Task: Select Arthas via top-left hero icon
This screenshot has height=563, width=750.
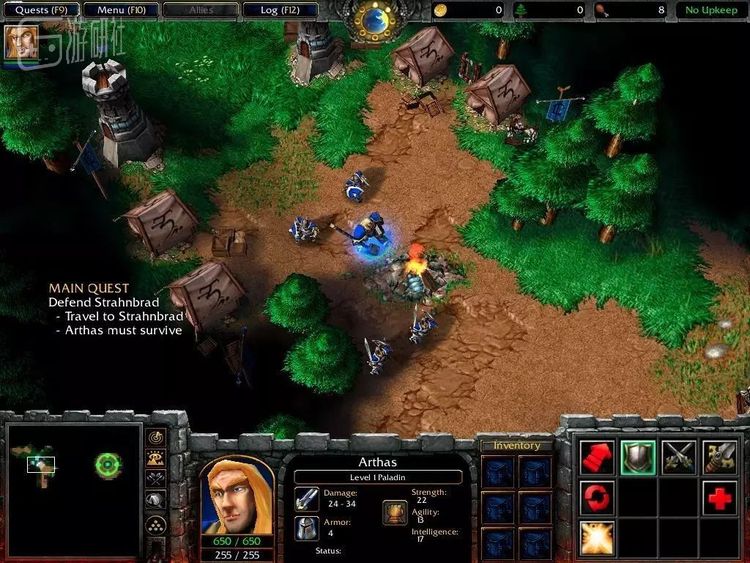Action: (19, 41)
